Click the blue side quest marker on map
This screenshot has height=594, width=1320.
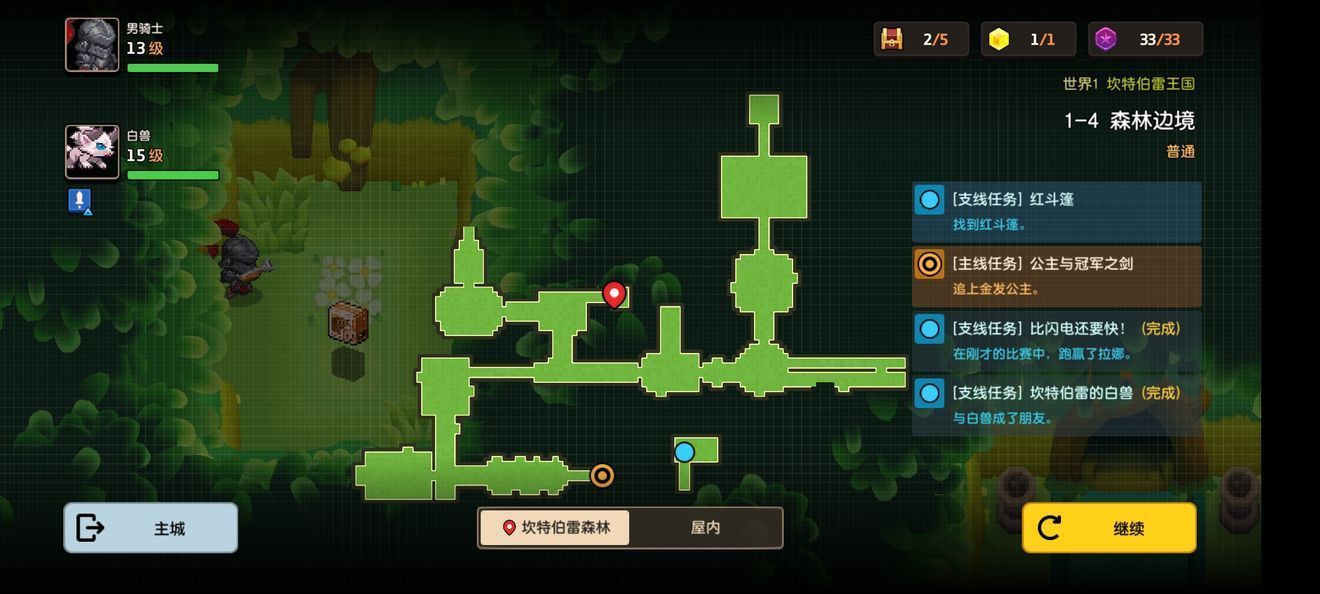click(684, 452)
